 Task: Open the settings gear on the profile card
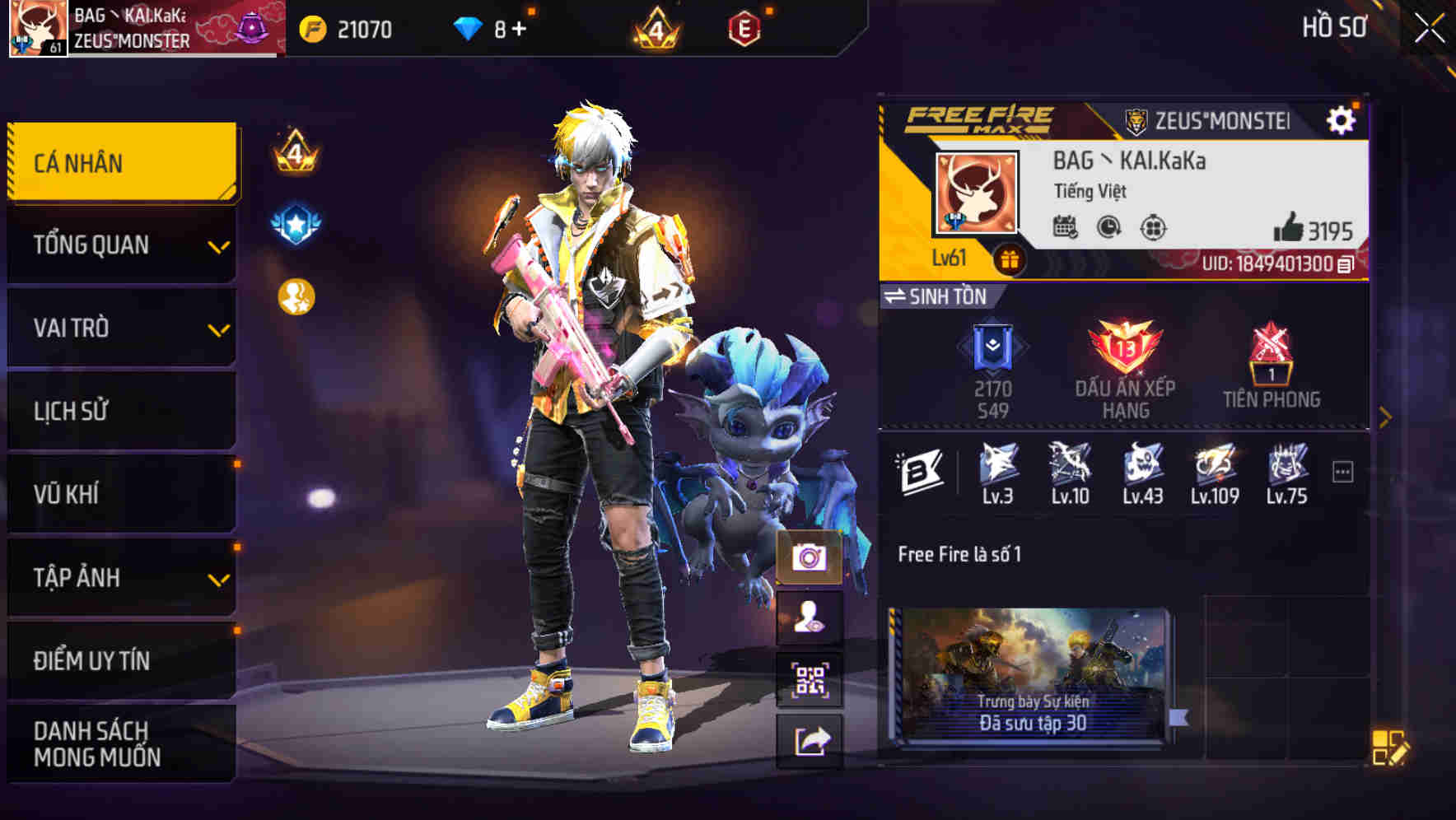coord(1342,119)
